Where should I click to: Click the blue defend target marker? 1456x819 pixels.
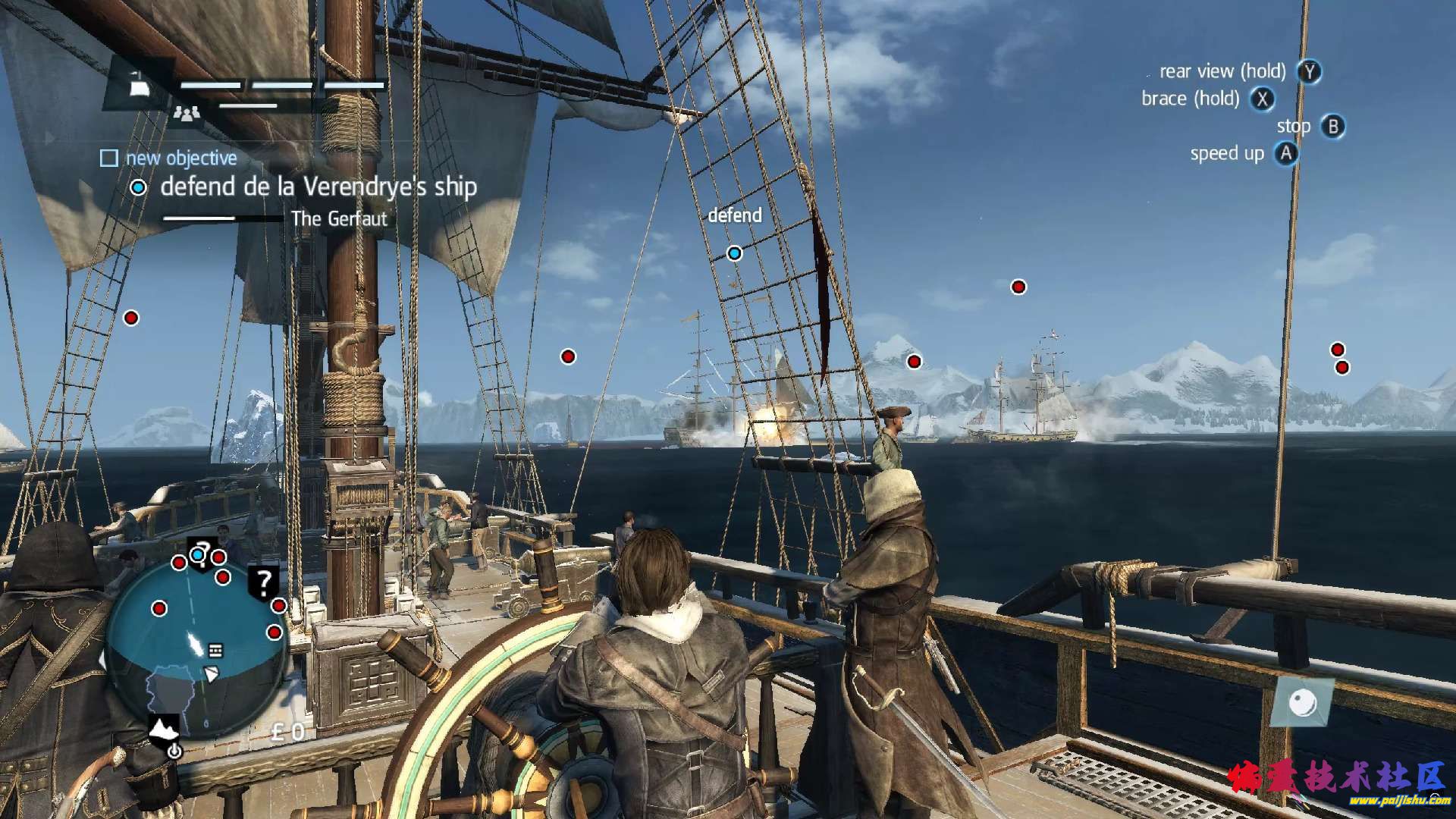[x=734, y=253]
